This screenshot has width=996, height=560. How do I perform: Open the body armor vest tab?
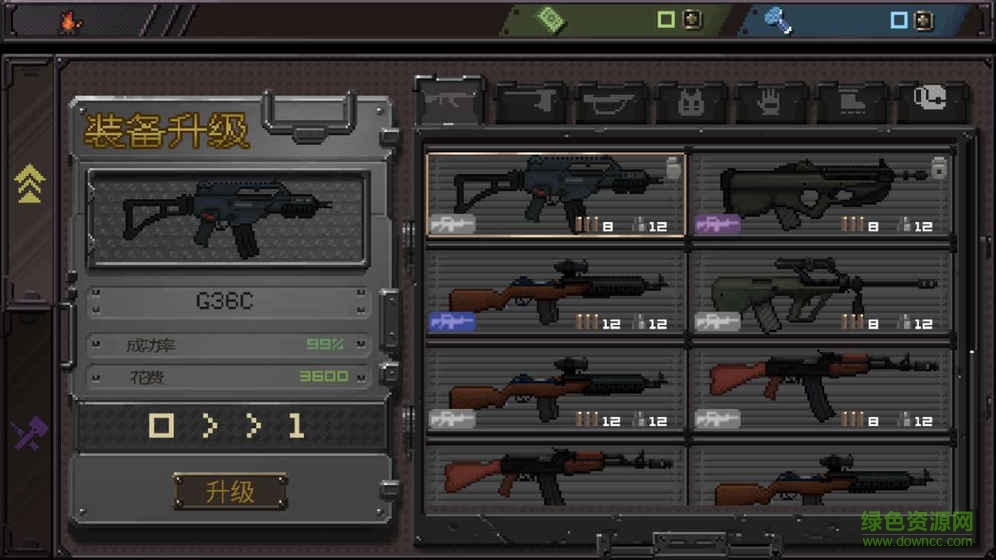[691, 103]
